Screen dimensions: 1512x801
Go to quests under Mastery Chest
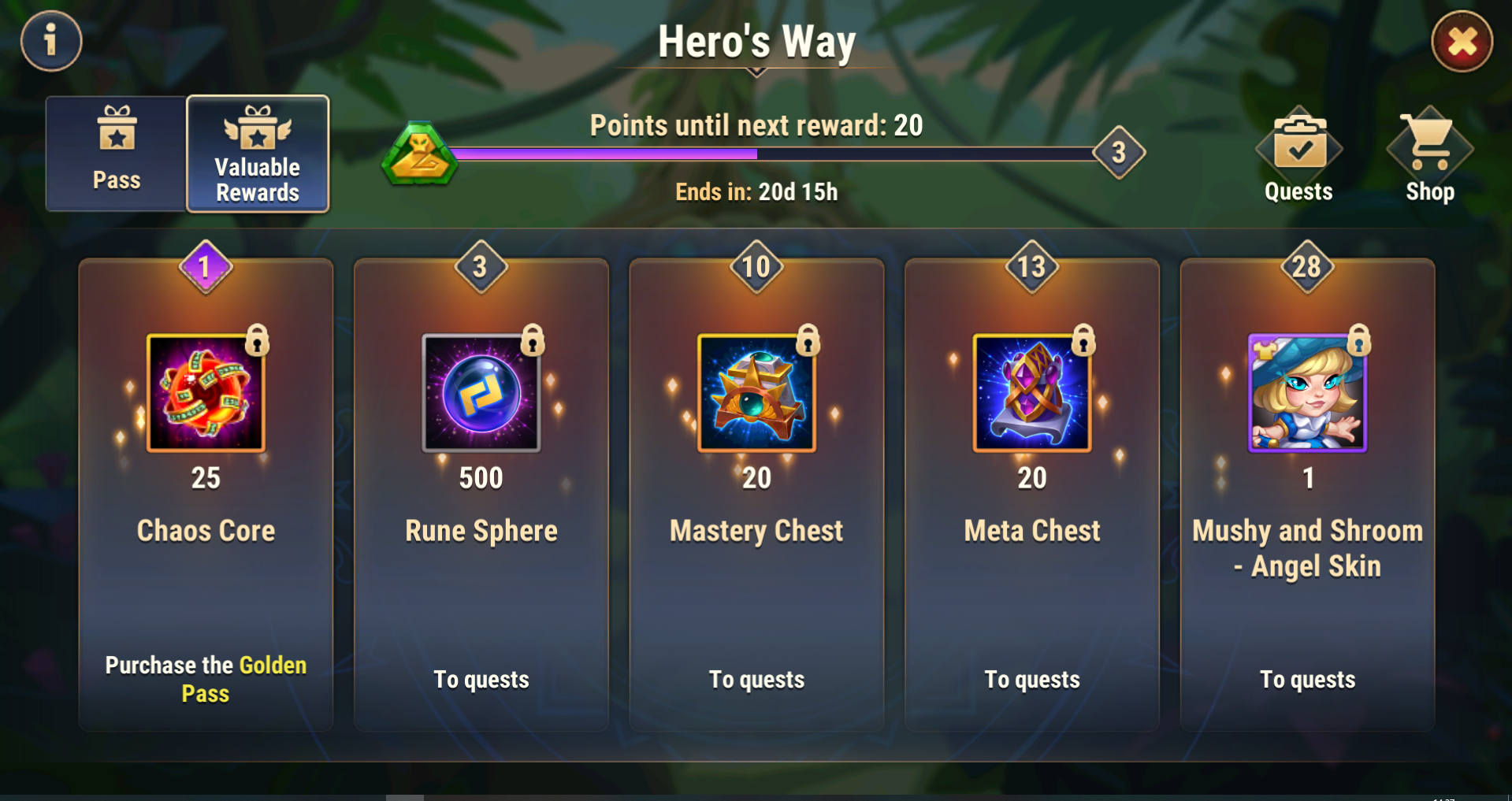[756, 679]
